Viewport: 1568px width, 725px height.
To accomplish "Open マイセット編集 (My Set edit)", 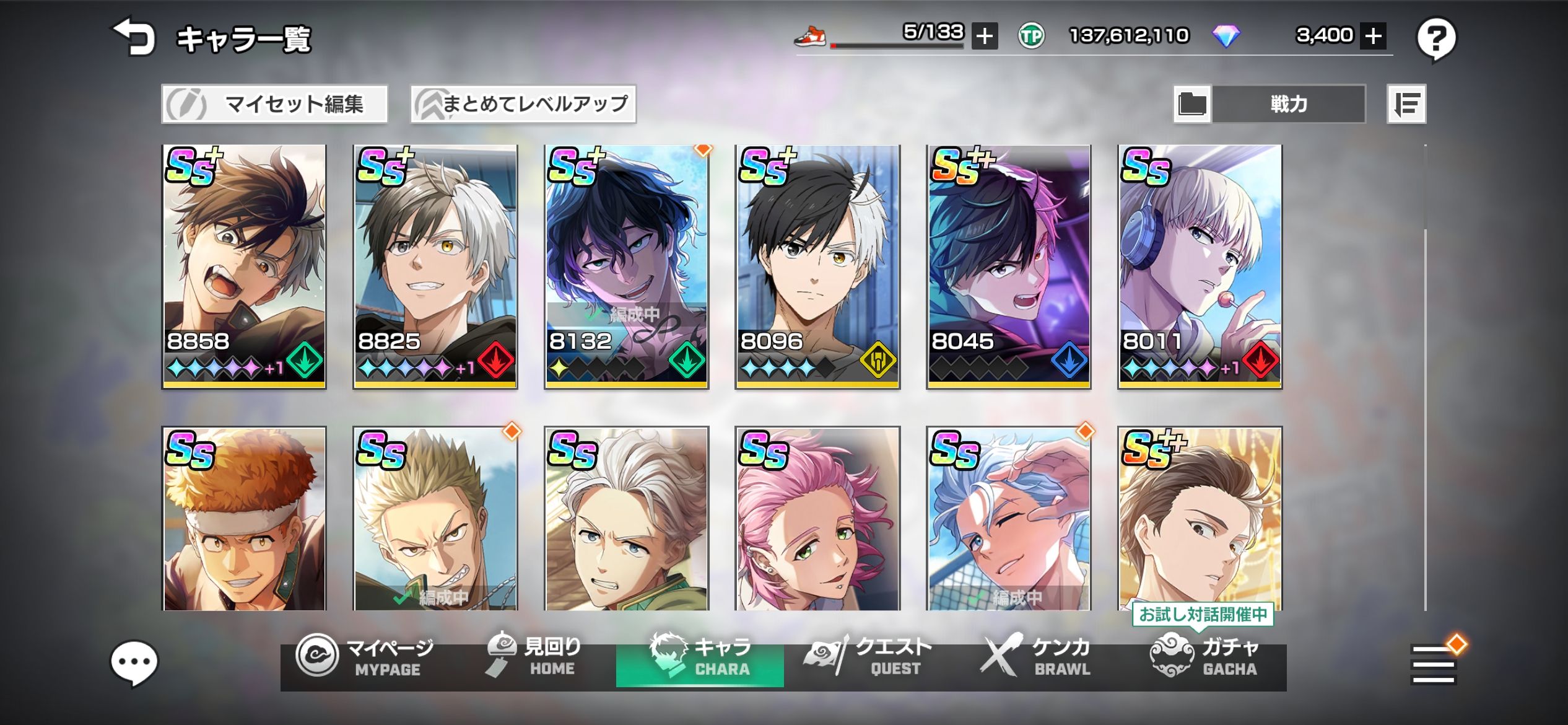I will tap(274, 104).
